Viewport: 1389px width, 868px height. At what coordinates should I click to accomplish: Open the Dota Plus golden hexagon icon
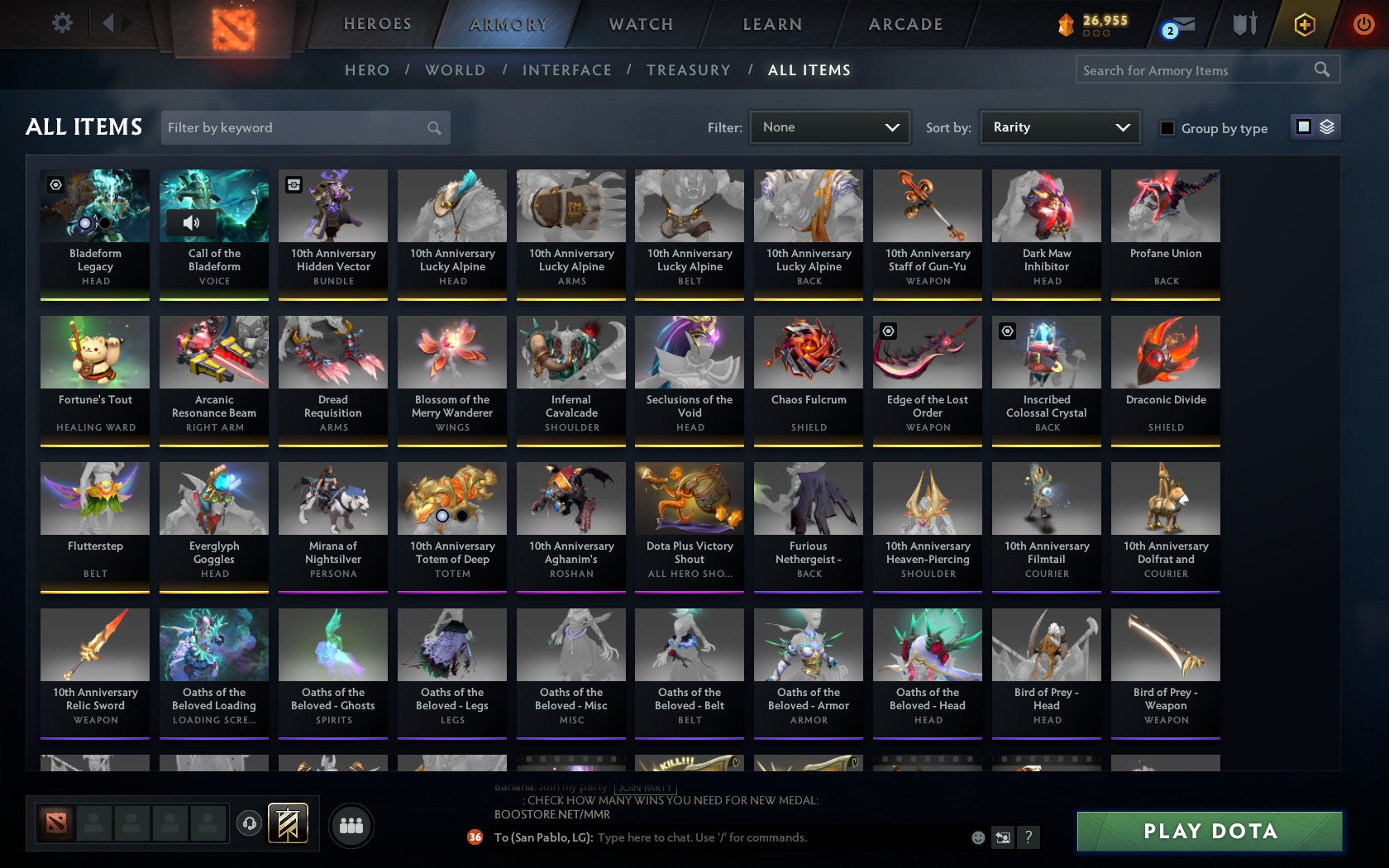[1305, 25]
